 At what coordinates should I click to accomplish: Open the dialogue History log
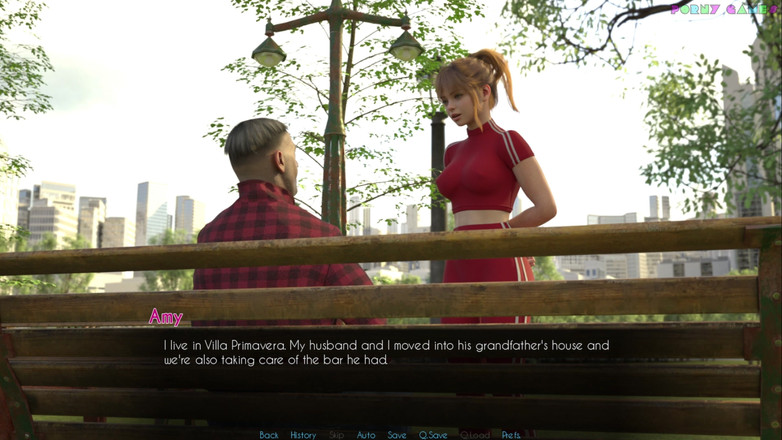303,435
